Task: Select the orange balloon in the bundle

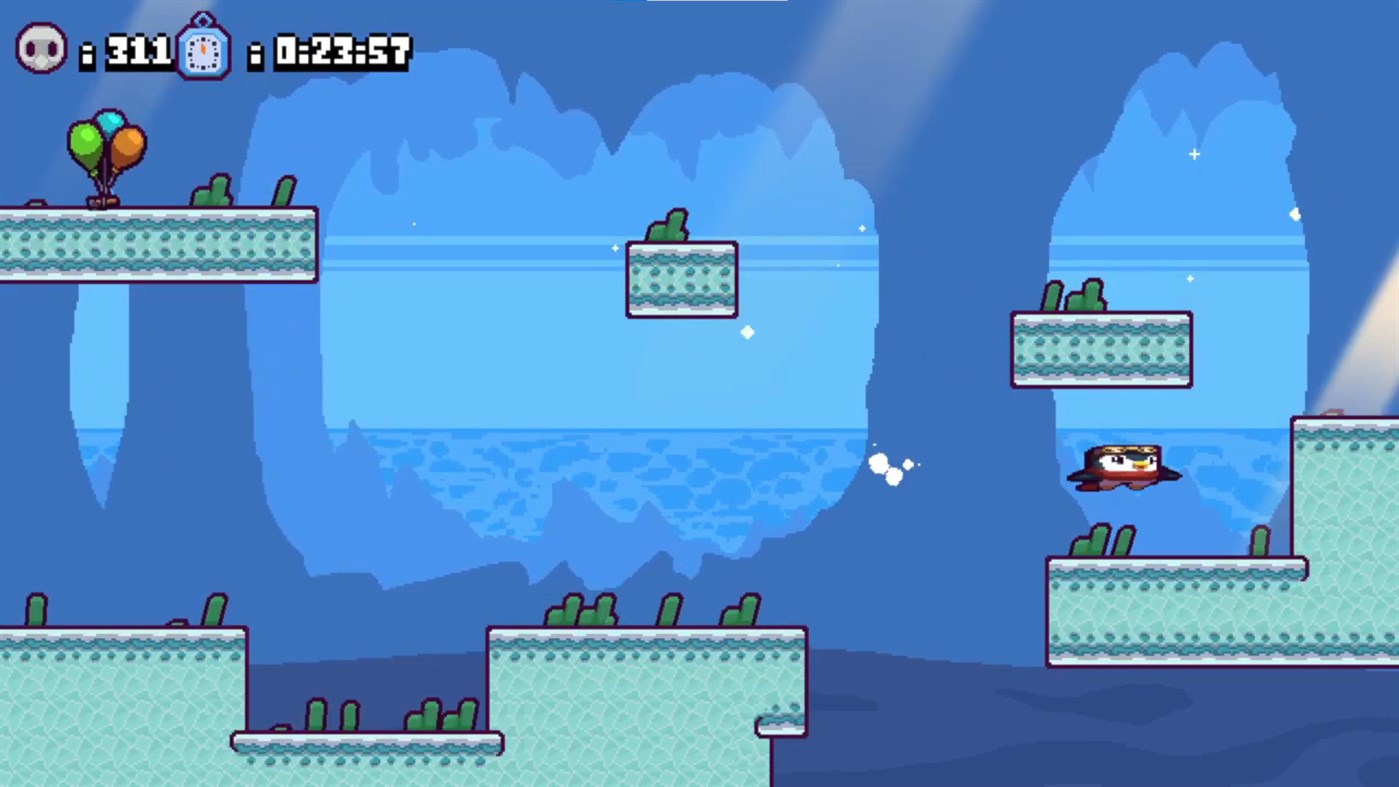Action: tap(128, 143)
